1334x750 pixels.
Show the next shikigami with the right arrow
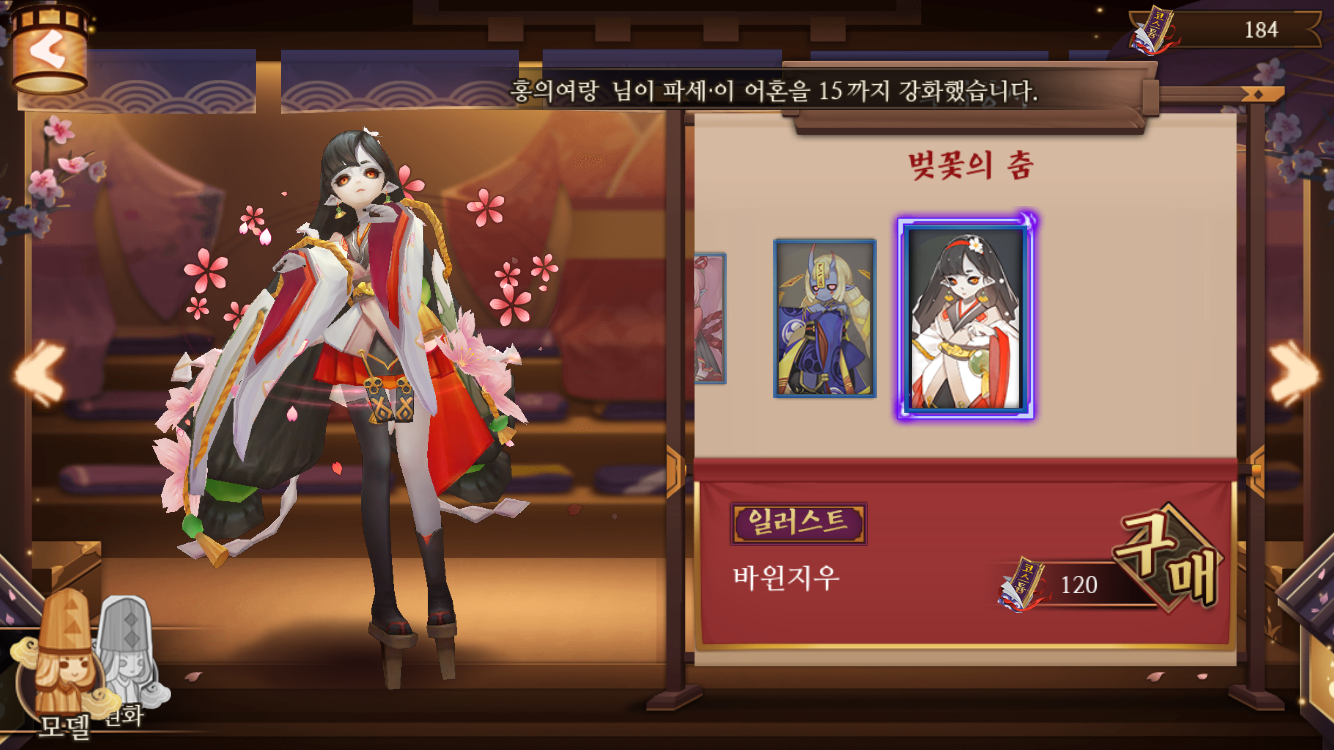tap(1296, 373)
